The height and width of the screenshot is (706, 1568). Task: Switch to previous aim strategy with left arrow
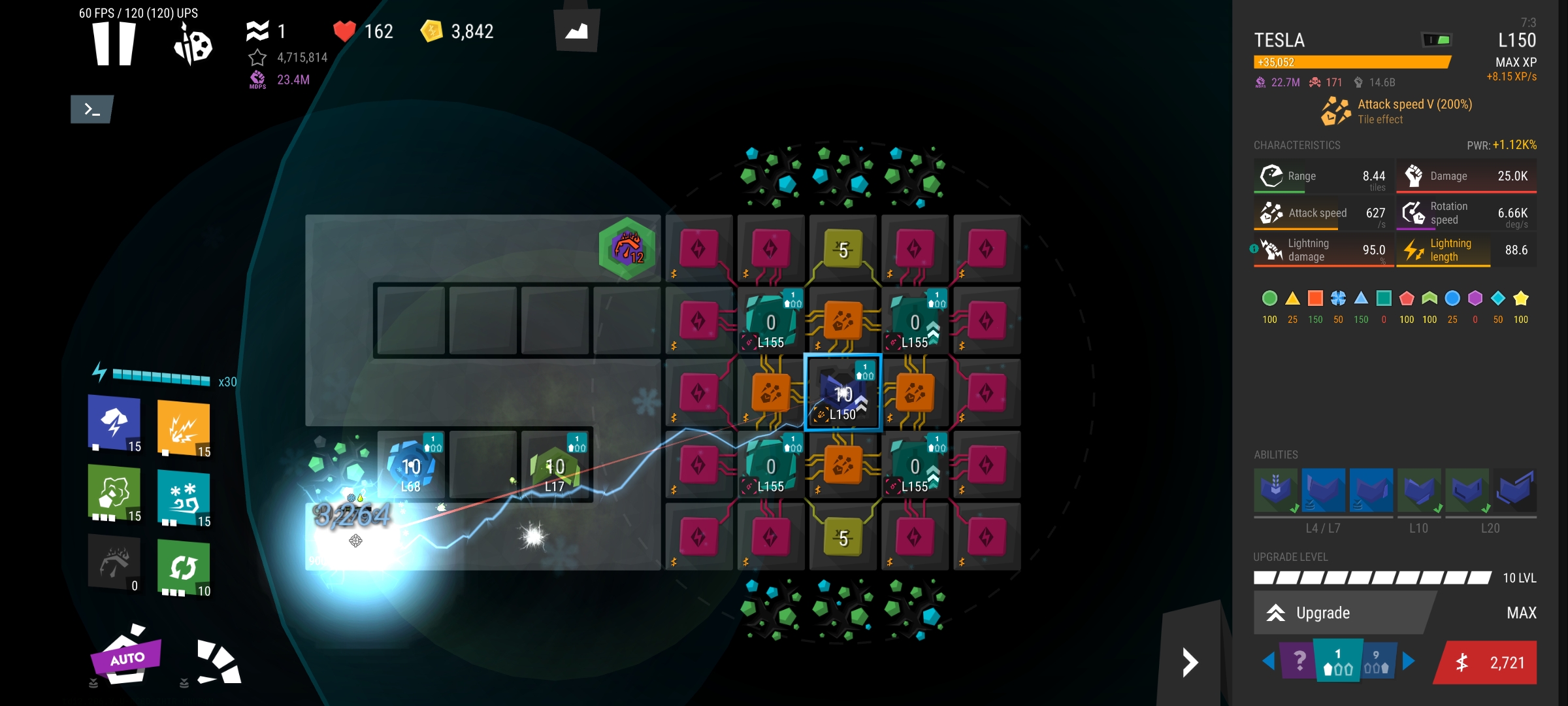tap(1268, 662)
